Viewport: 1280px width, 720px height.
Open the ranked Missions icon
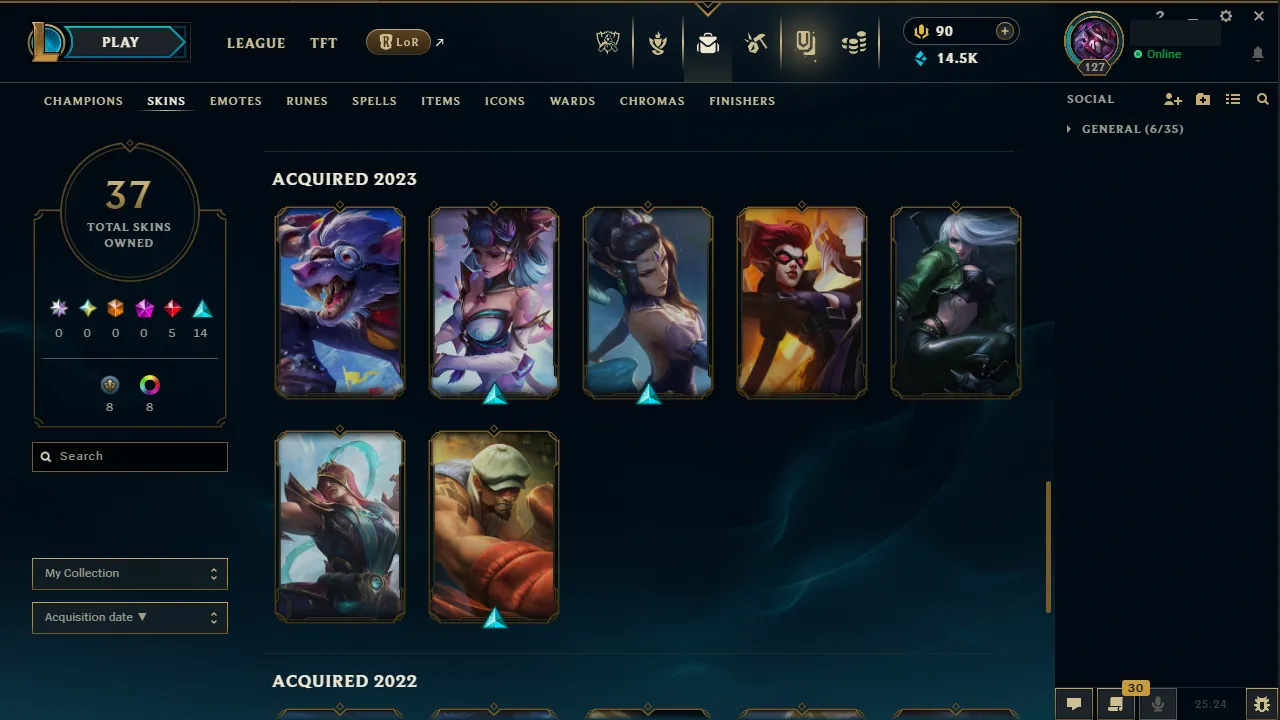(x=658, y=43)
